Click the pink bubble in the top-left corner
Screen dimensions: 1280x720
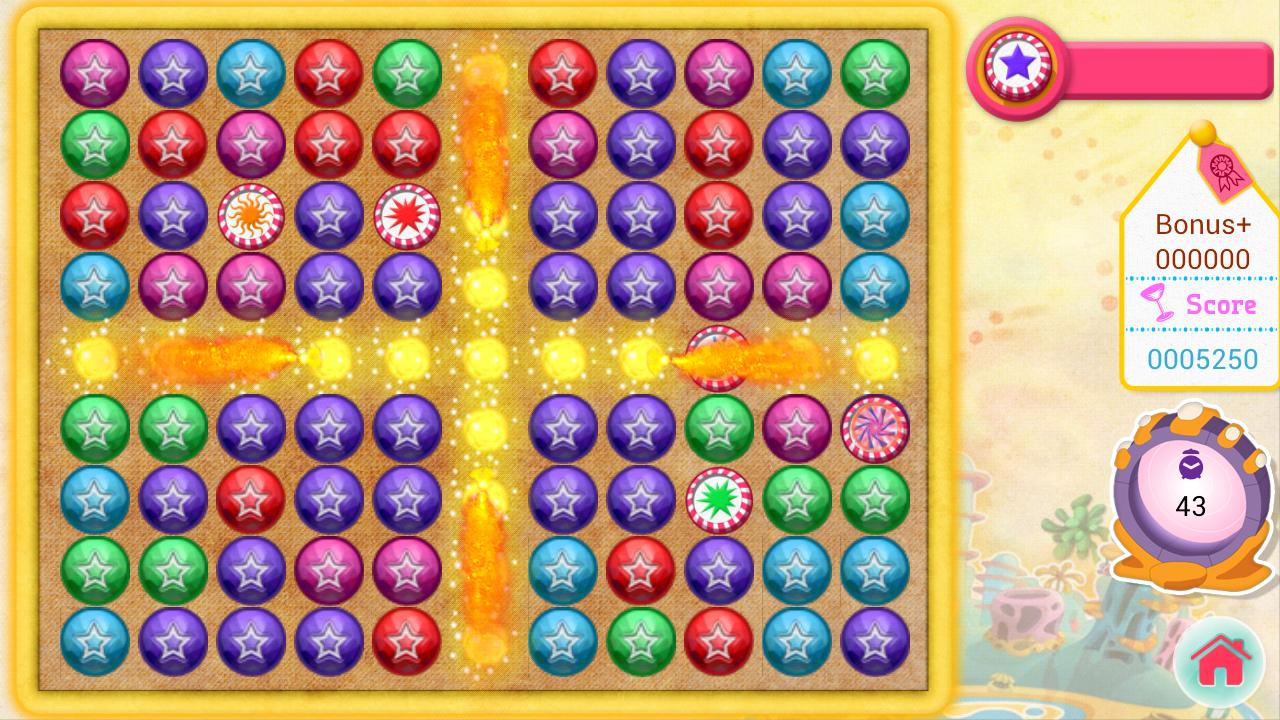coord(94,73)
